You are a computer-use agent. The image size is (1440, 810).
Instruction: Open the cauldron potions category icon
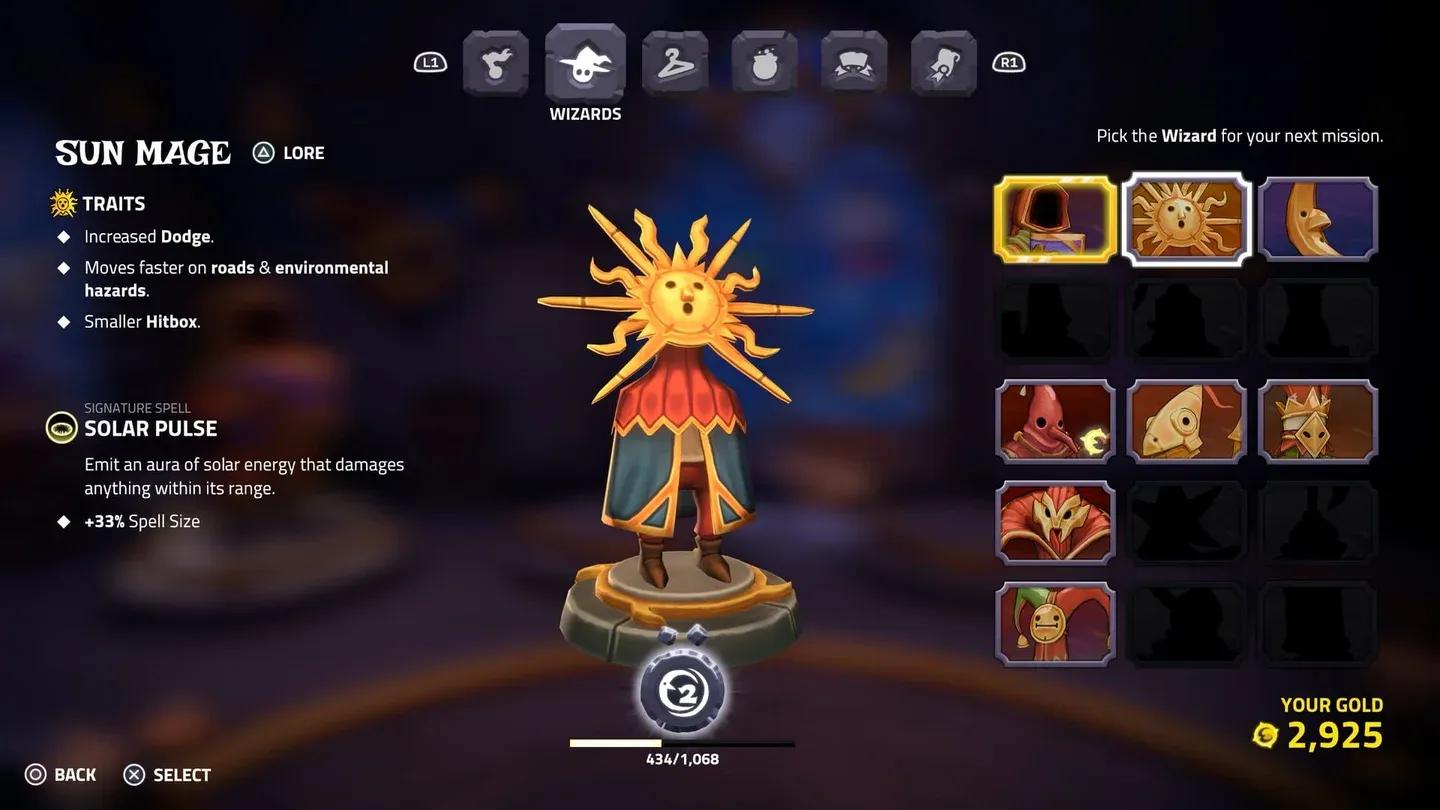pos(764,62)
